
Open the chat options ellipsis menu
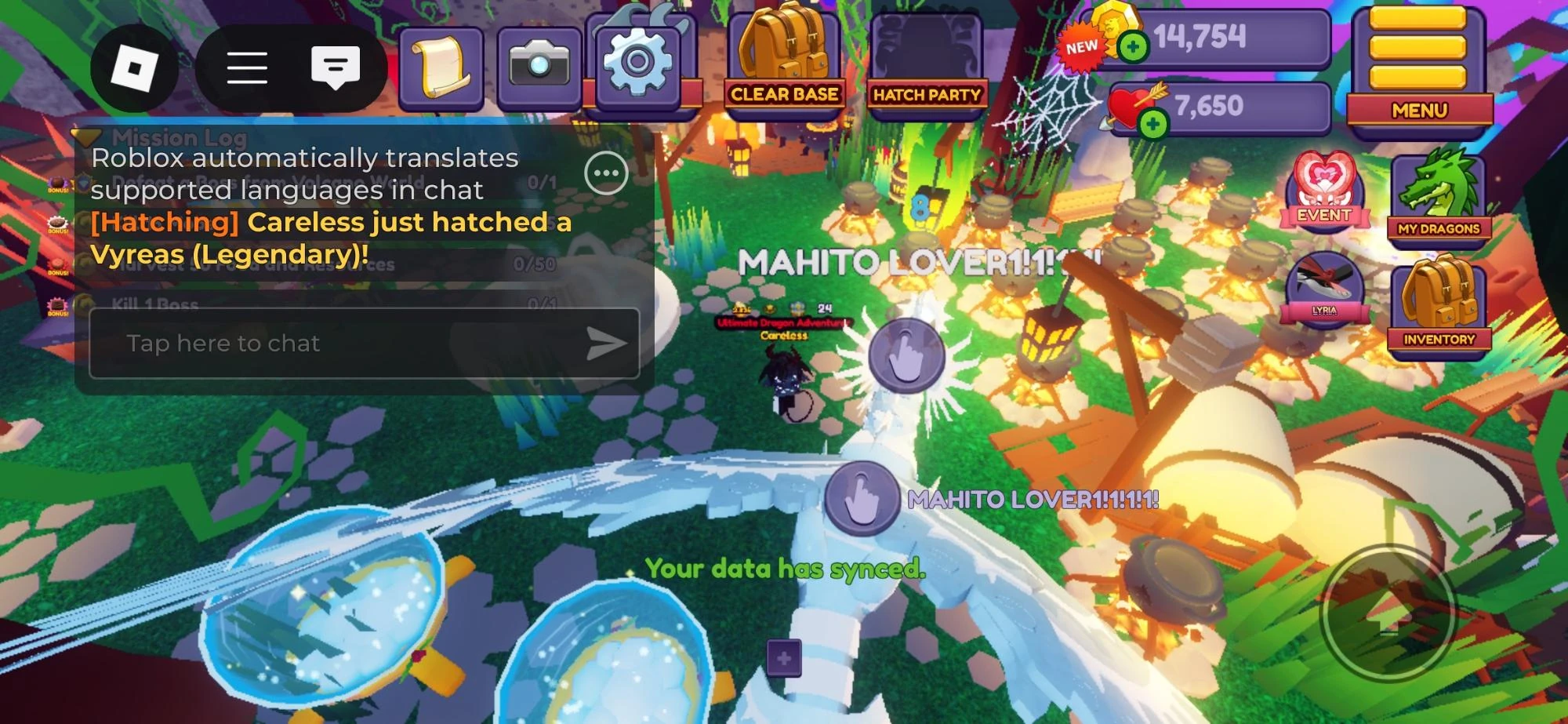[x=605, y=174]
